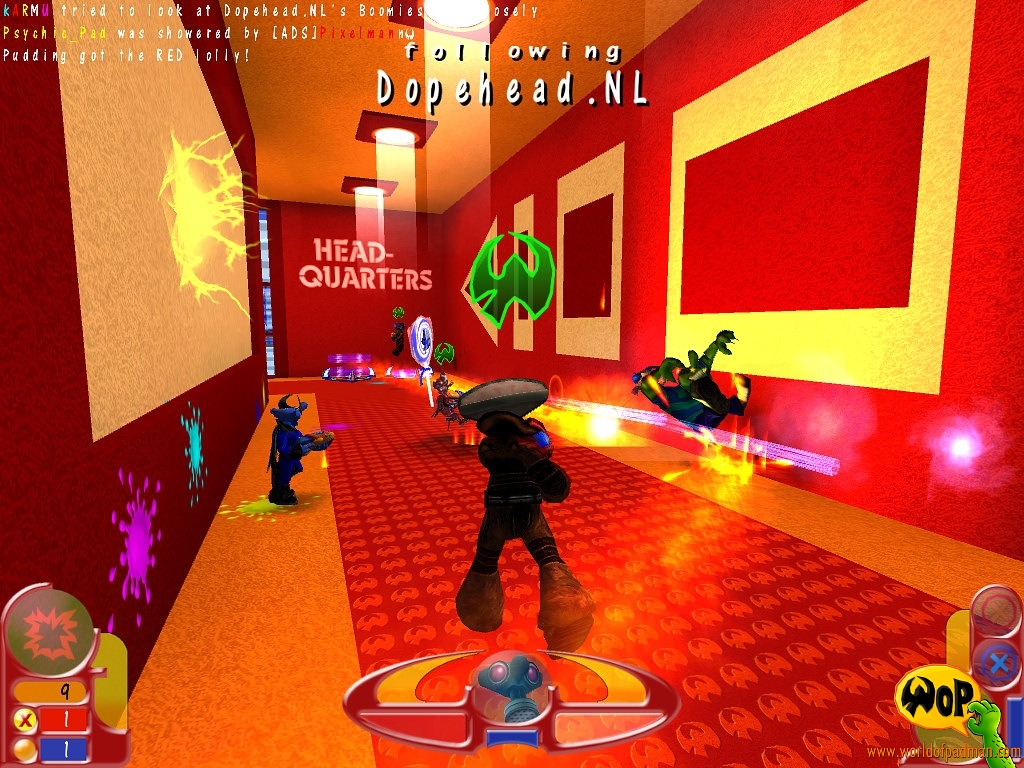The height and width of the screenshot is (768, 1024).
Task: Select the gas mask player portrait
Action: 511,690
